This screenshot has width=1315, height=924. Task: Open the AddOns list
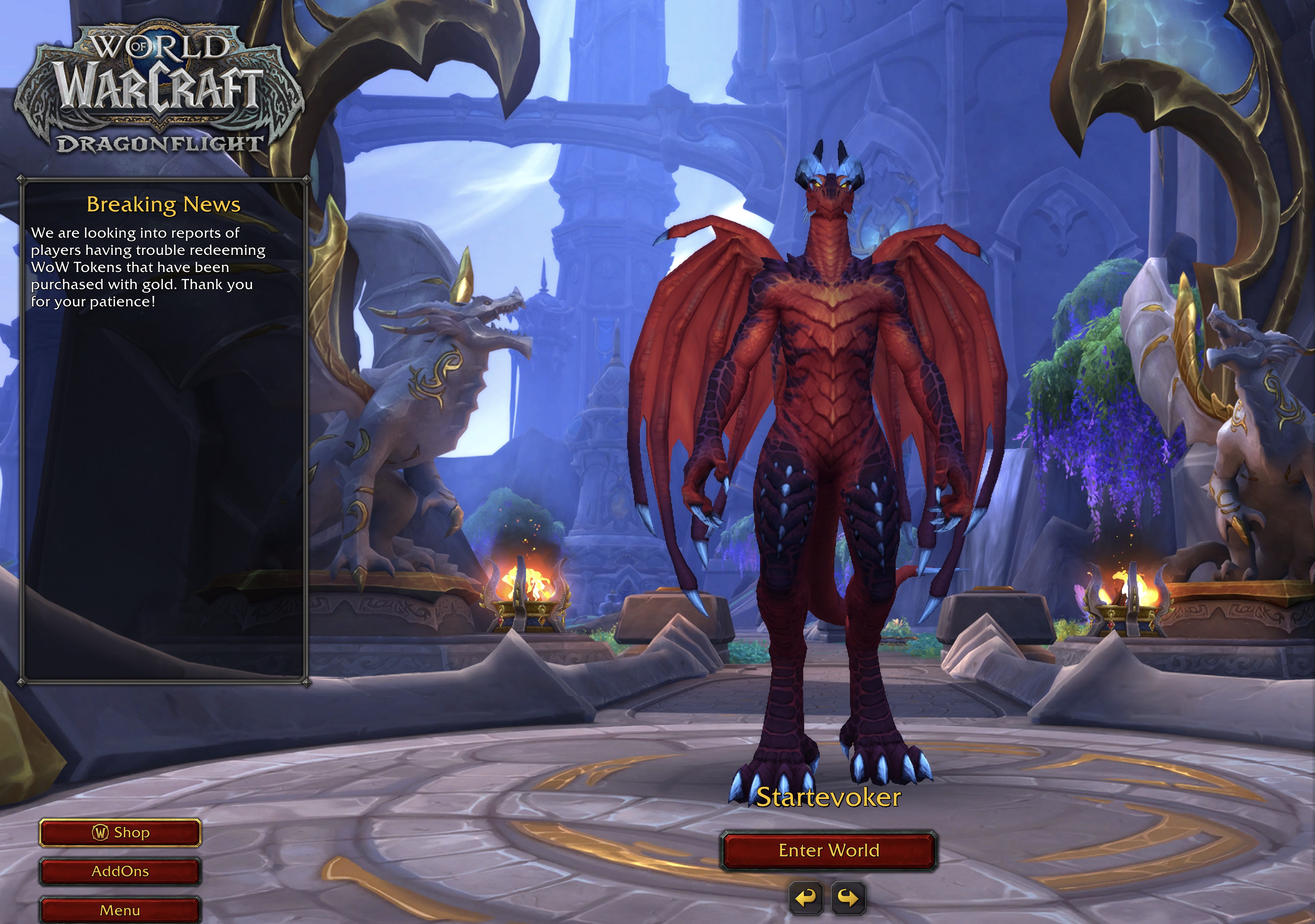pyautogui.click(x=120, y=871)
